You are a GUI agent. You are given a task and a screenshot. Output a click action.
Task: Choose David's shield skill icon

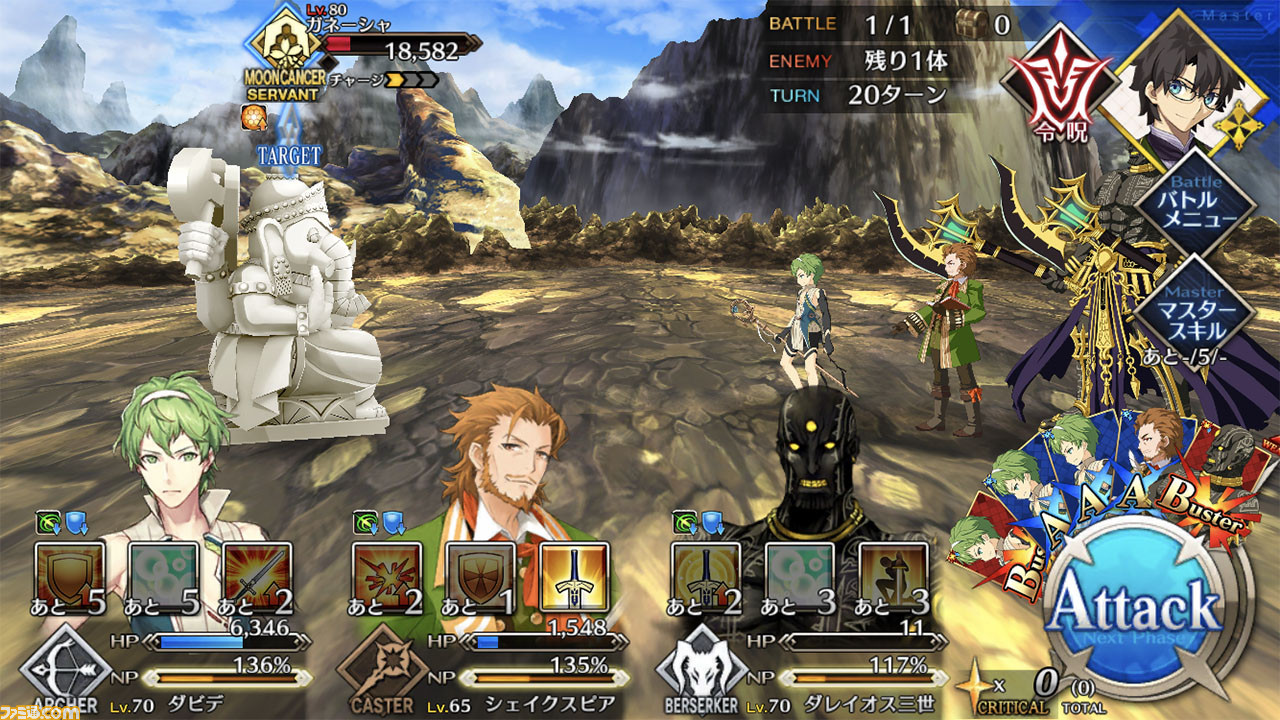tap(70, 577)
